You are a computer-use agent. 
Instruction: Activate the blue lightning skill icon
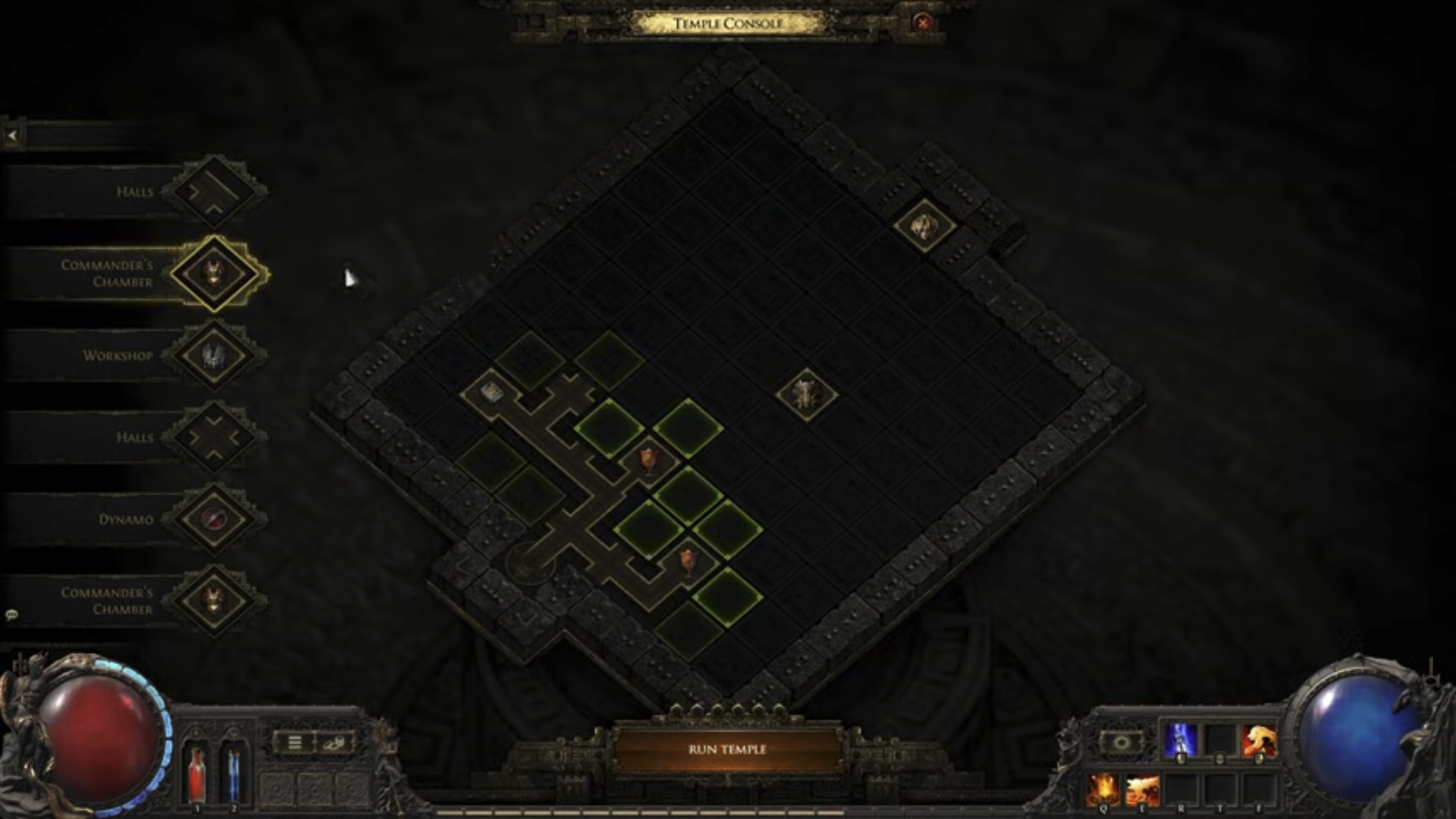[1180, 740]
